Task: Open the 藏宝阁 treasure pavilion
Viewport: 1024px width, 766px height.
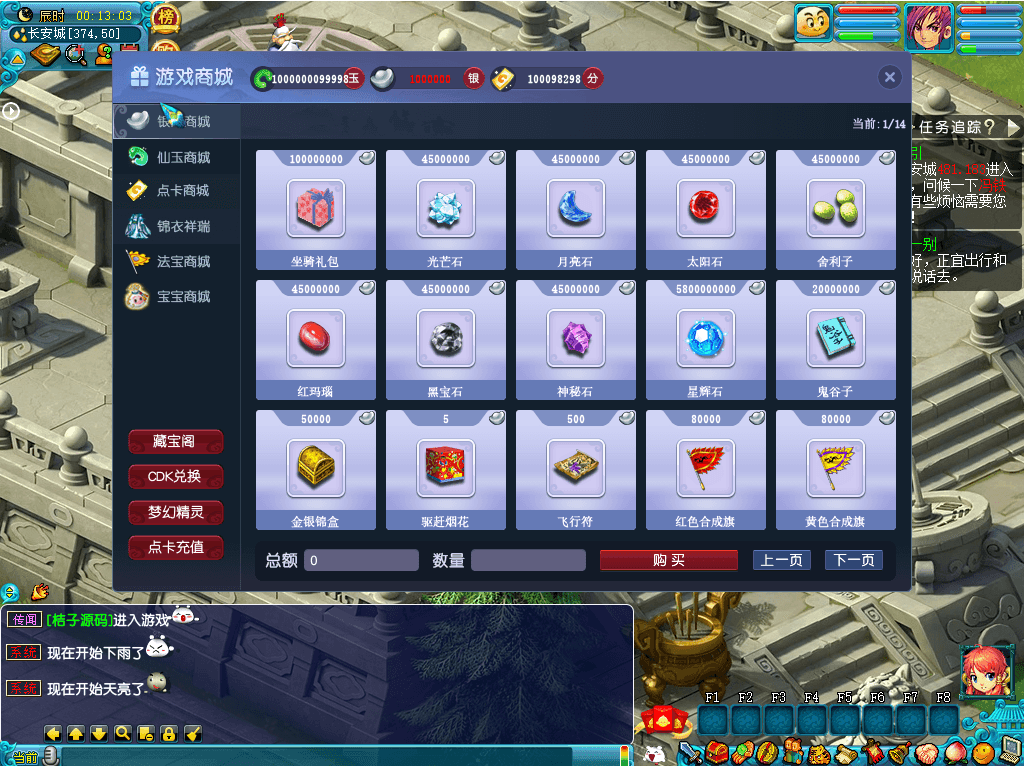Action: tap(176, 442)
